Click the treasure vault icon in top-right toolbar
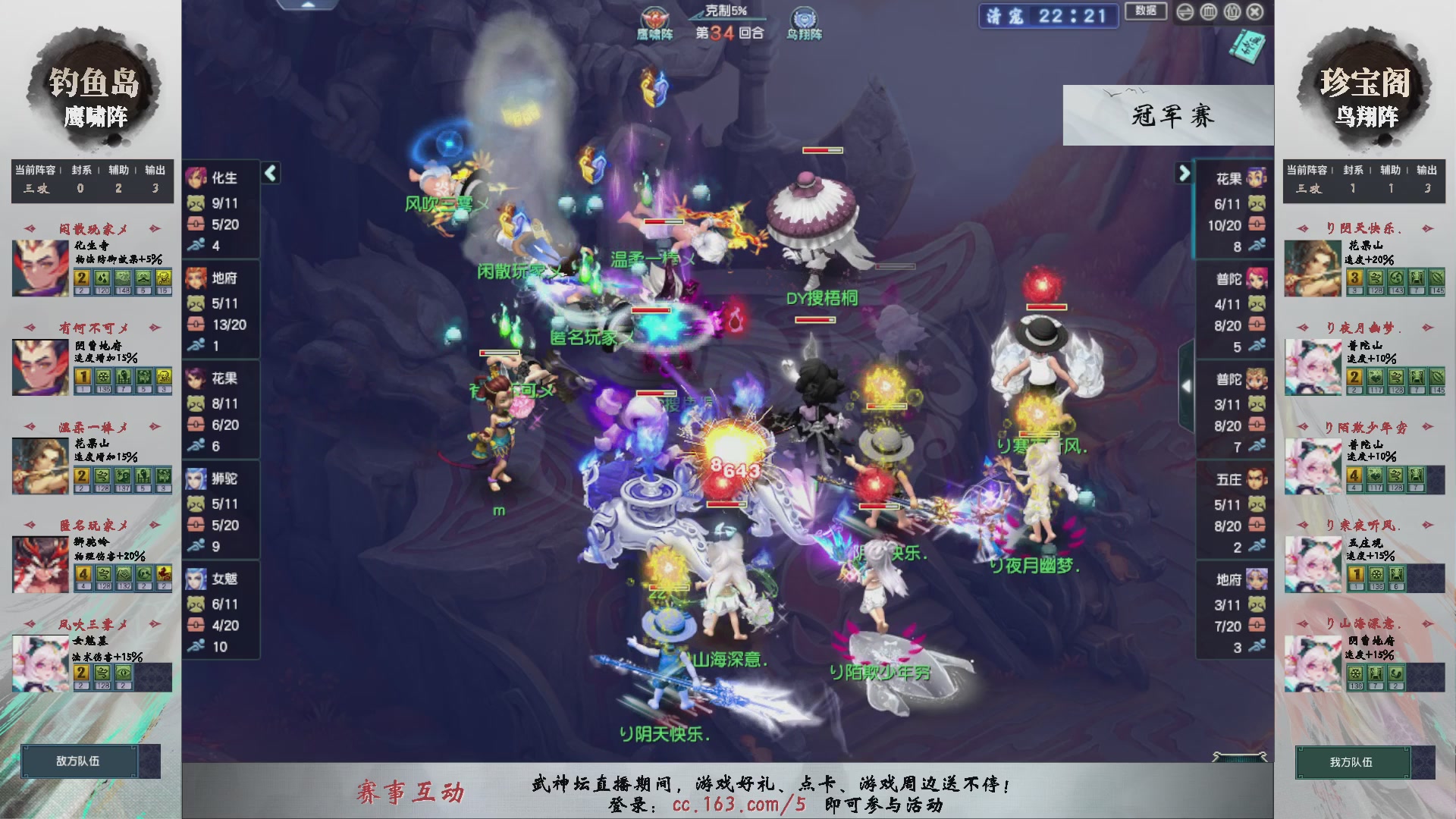The height and width of the screenshot is (819, 1456). 1208,11
